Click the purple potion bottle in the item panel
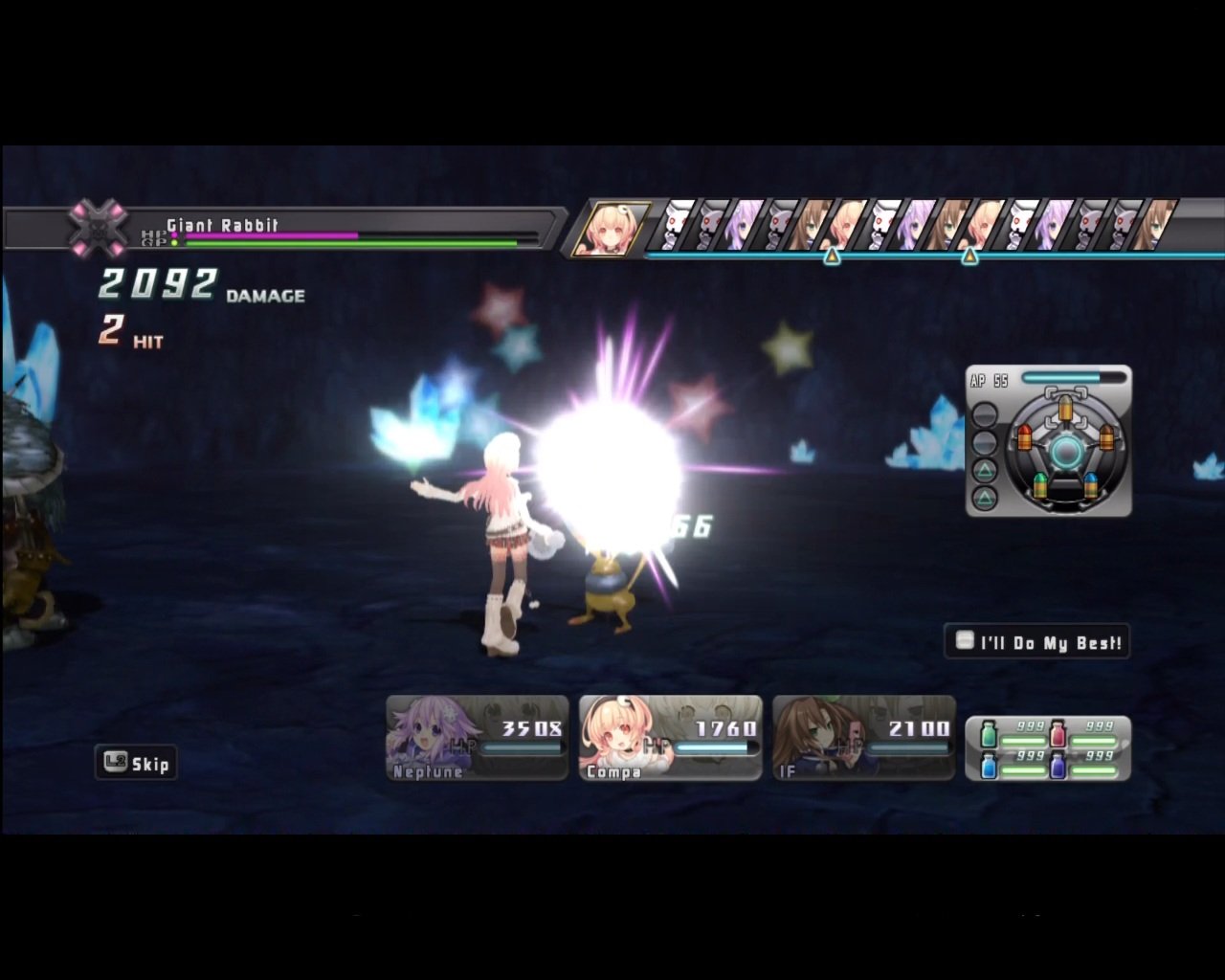This screenshot has width=1225, height=980. coord(1058,766)
